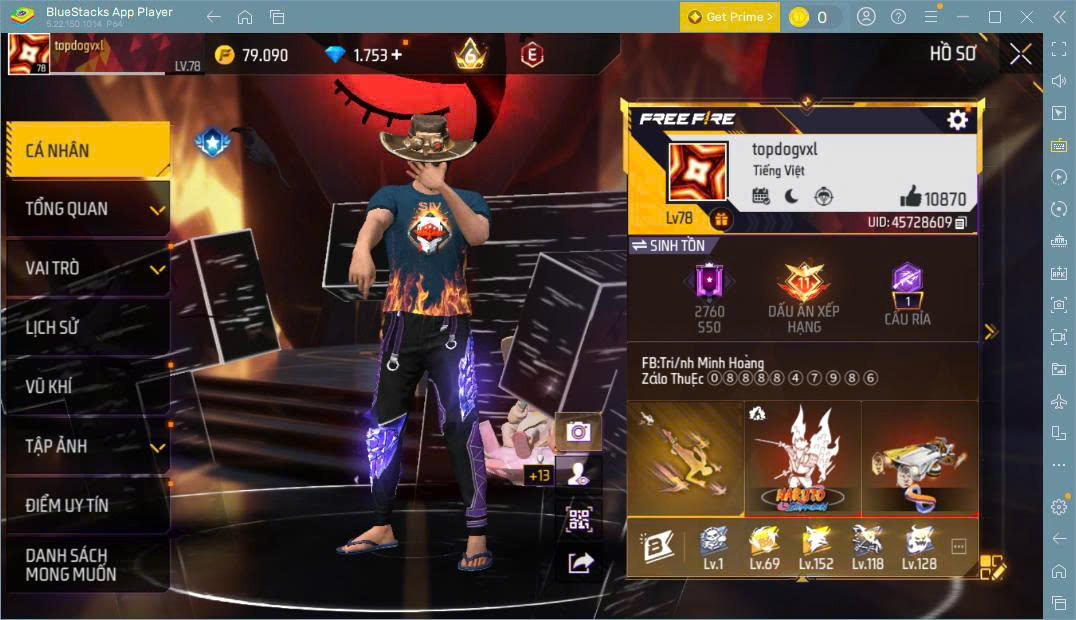
Task: Click BlueStacks Get Prime button
Action: coord(730,17)
